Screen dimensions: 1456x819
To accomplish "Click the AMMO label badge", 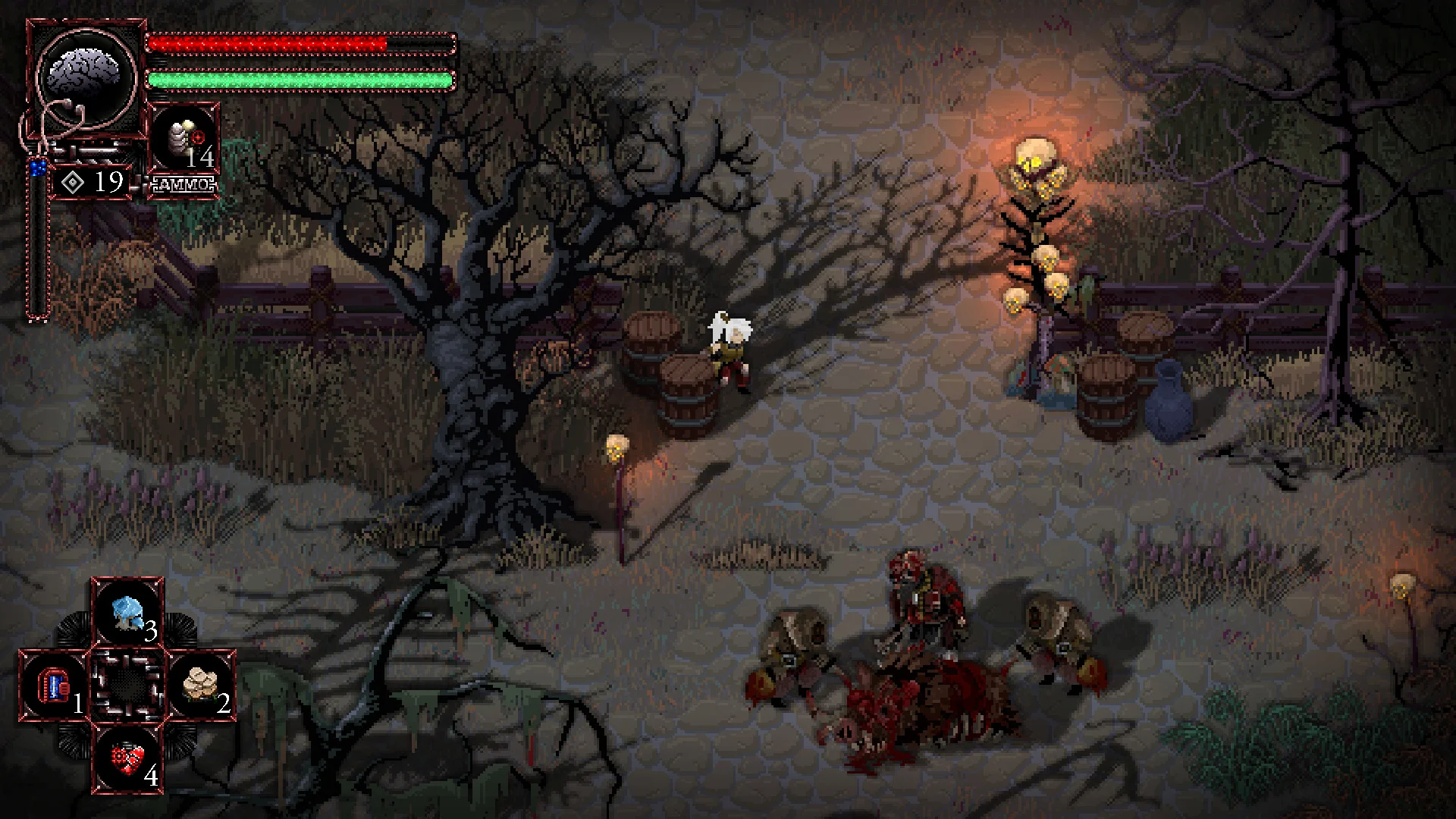I will pos(184,182).
